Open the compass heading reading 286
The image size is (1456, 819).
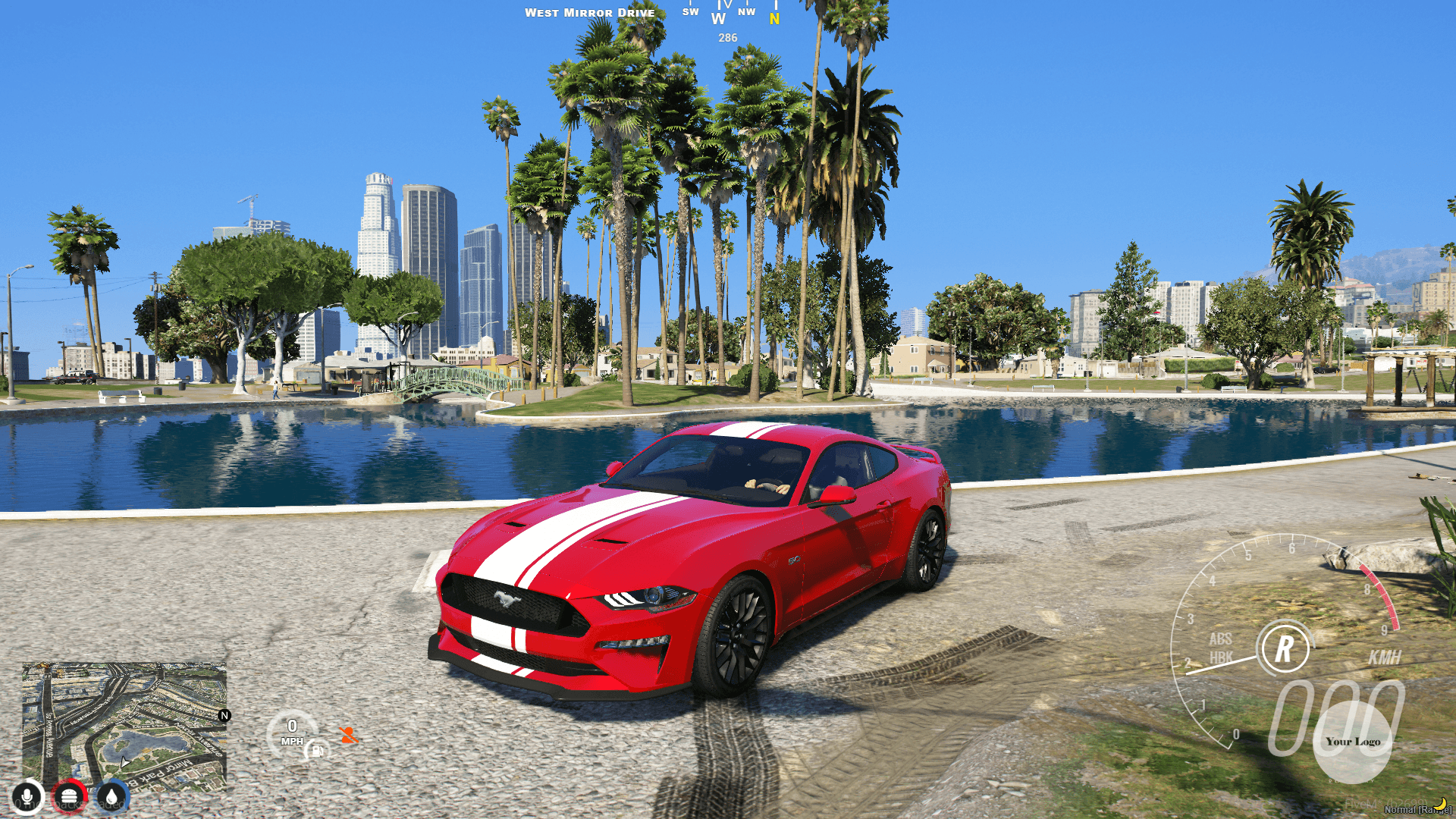[x=726, y=36]
